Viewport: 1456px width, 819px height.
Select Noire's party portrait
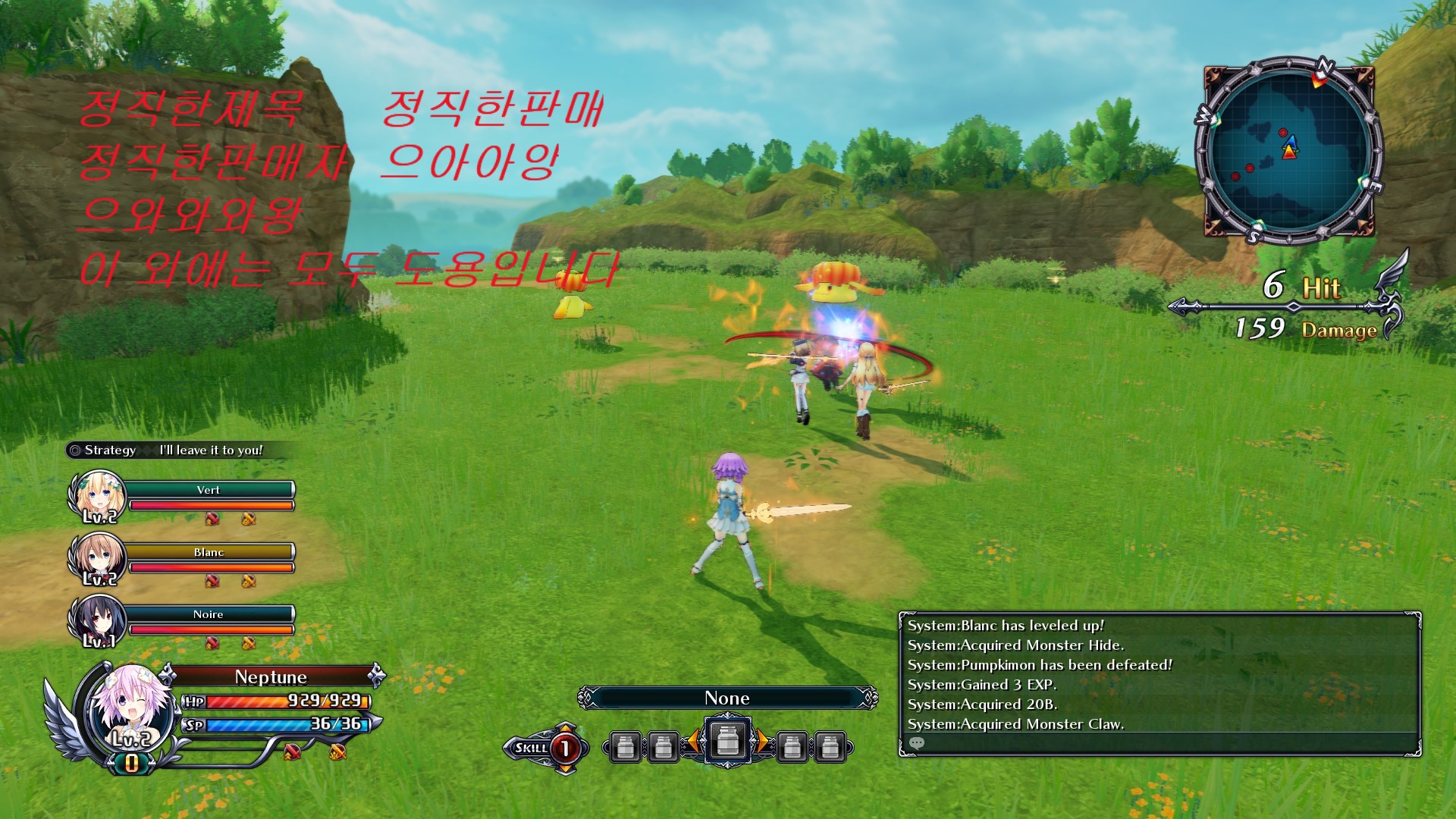pos(97,620)
